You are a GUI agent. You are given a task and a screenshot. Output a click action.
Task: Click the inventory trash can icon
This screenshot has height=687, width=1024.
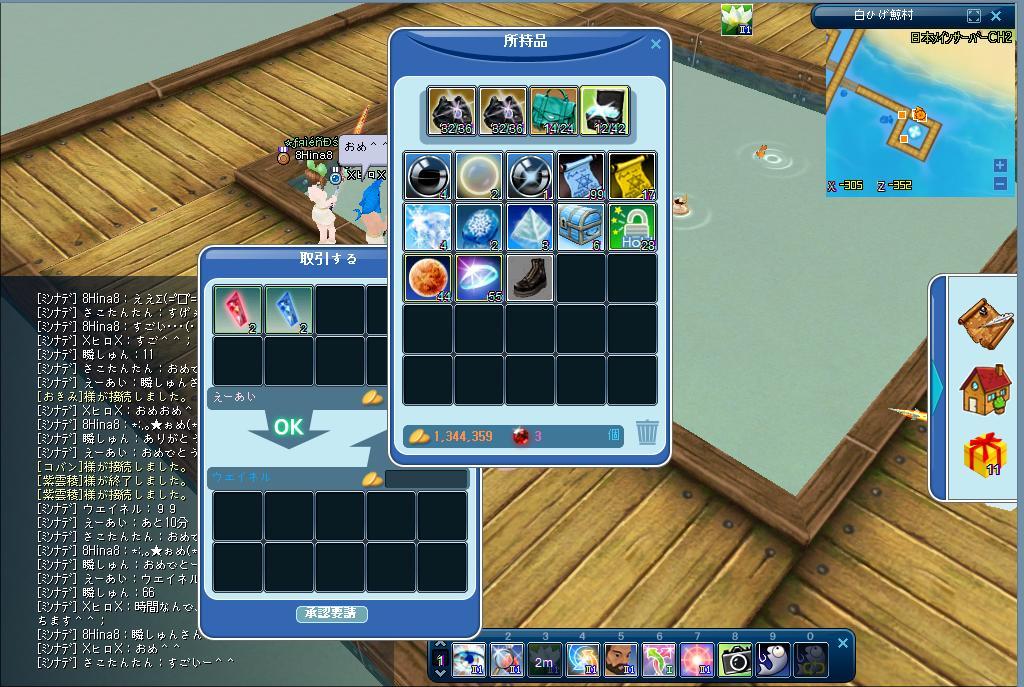tap(647, 432)
